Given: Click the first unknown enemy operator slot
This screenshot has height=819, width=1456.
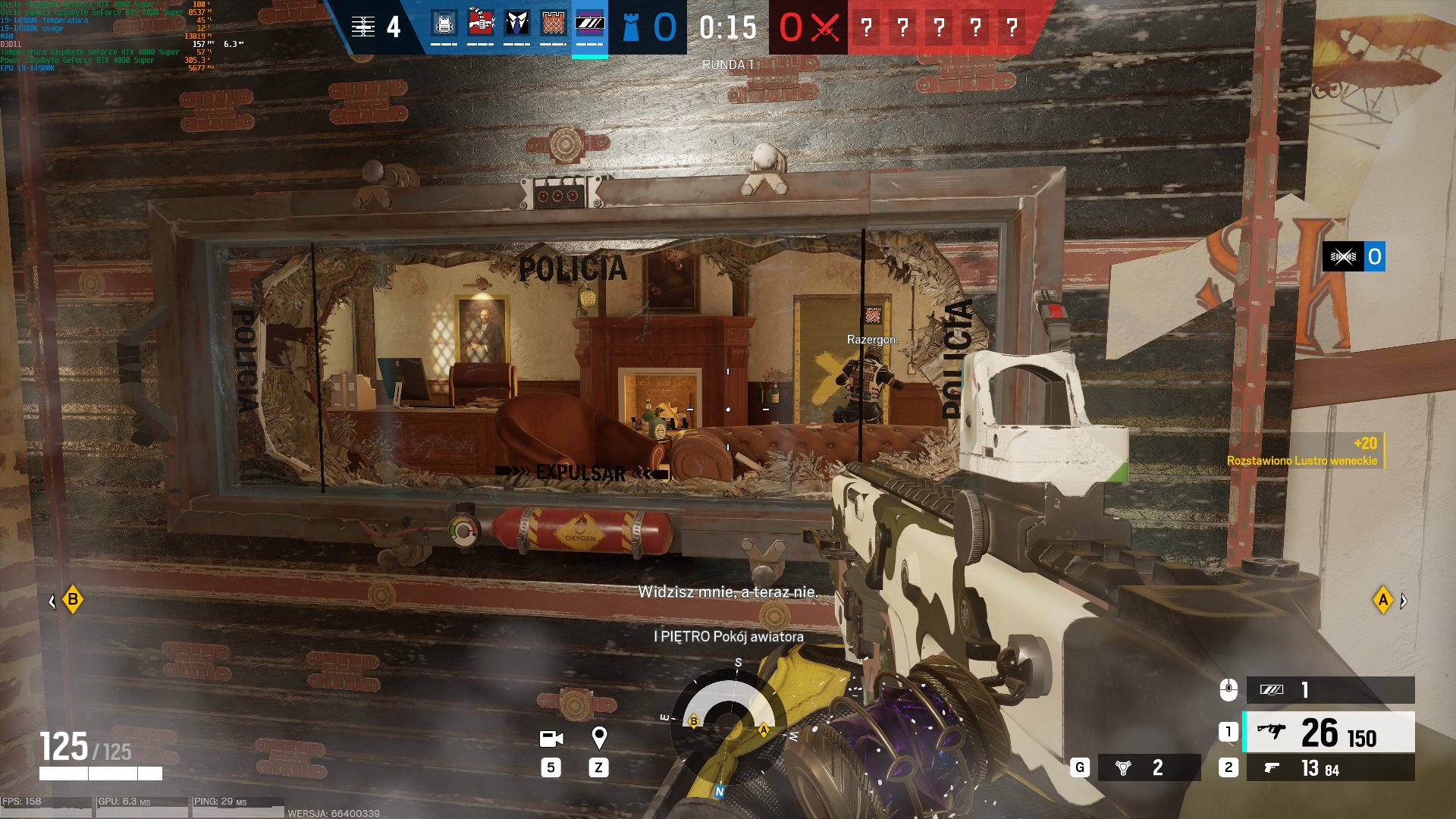Looking at the screenshot, I should pos(866,27).
